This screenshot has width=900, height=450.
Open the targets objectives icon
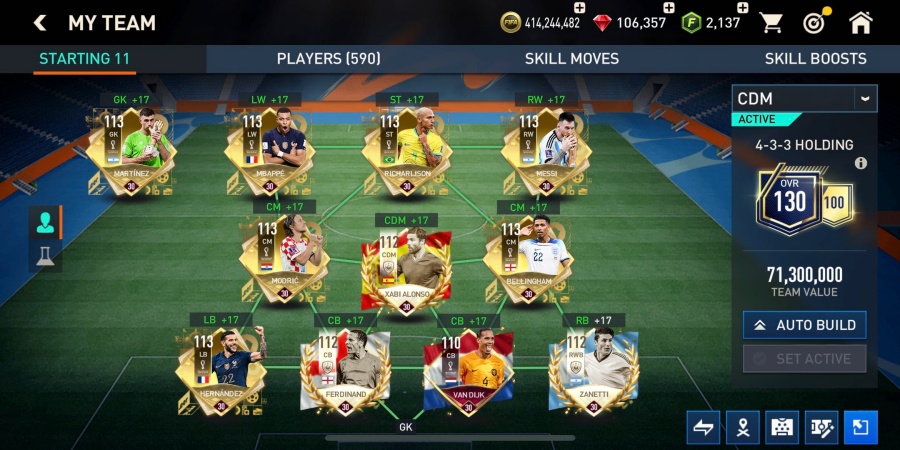[814, 23]
